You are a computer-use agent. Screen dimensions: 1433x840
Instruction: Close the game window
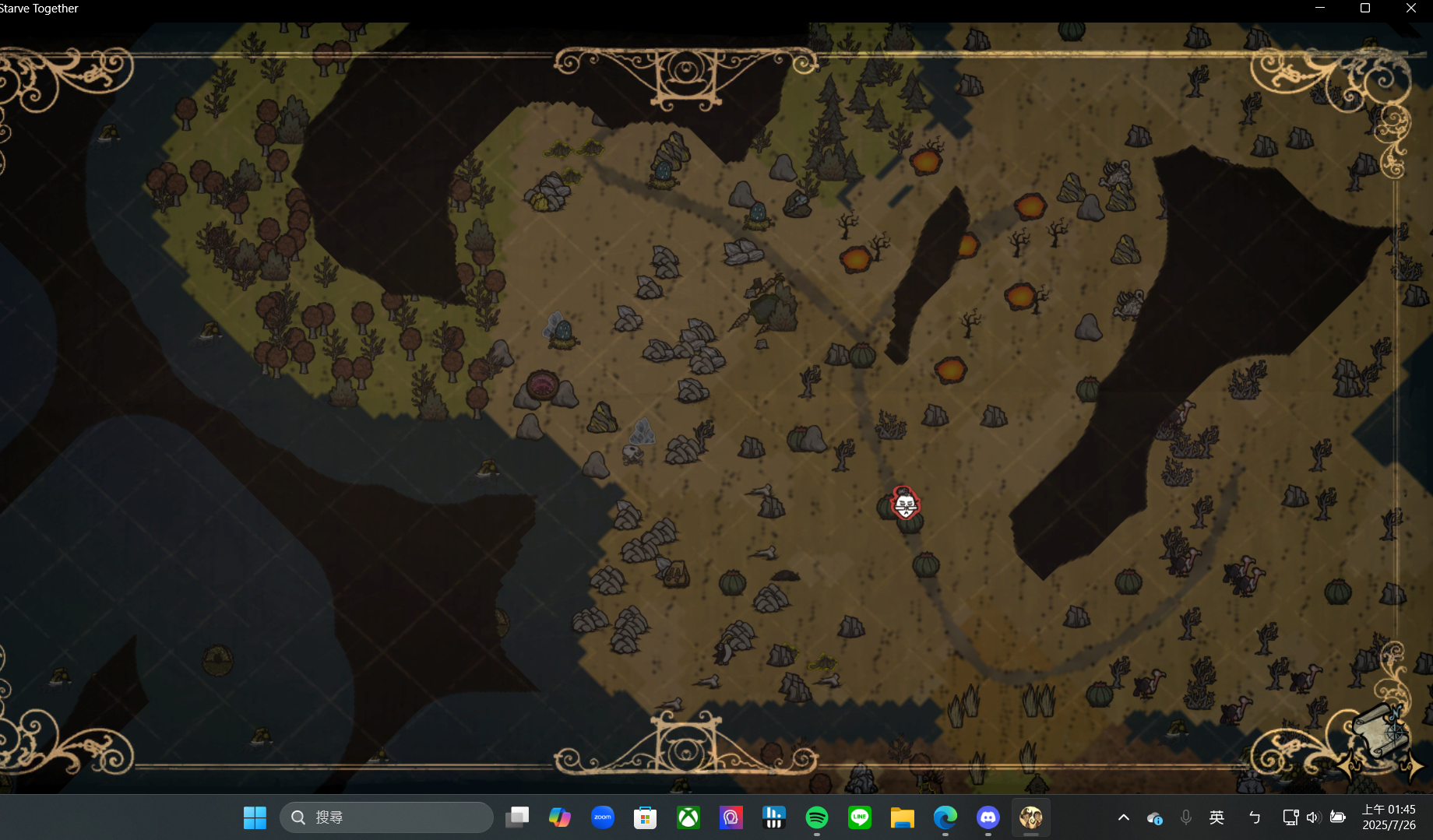[x=1410, y=9]
